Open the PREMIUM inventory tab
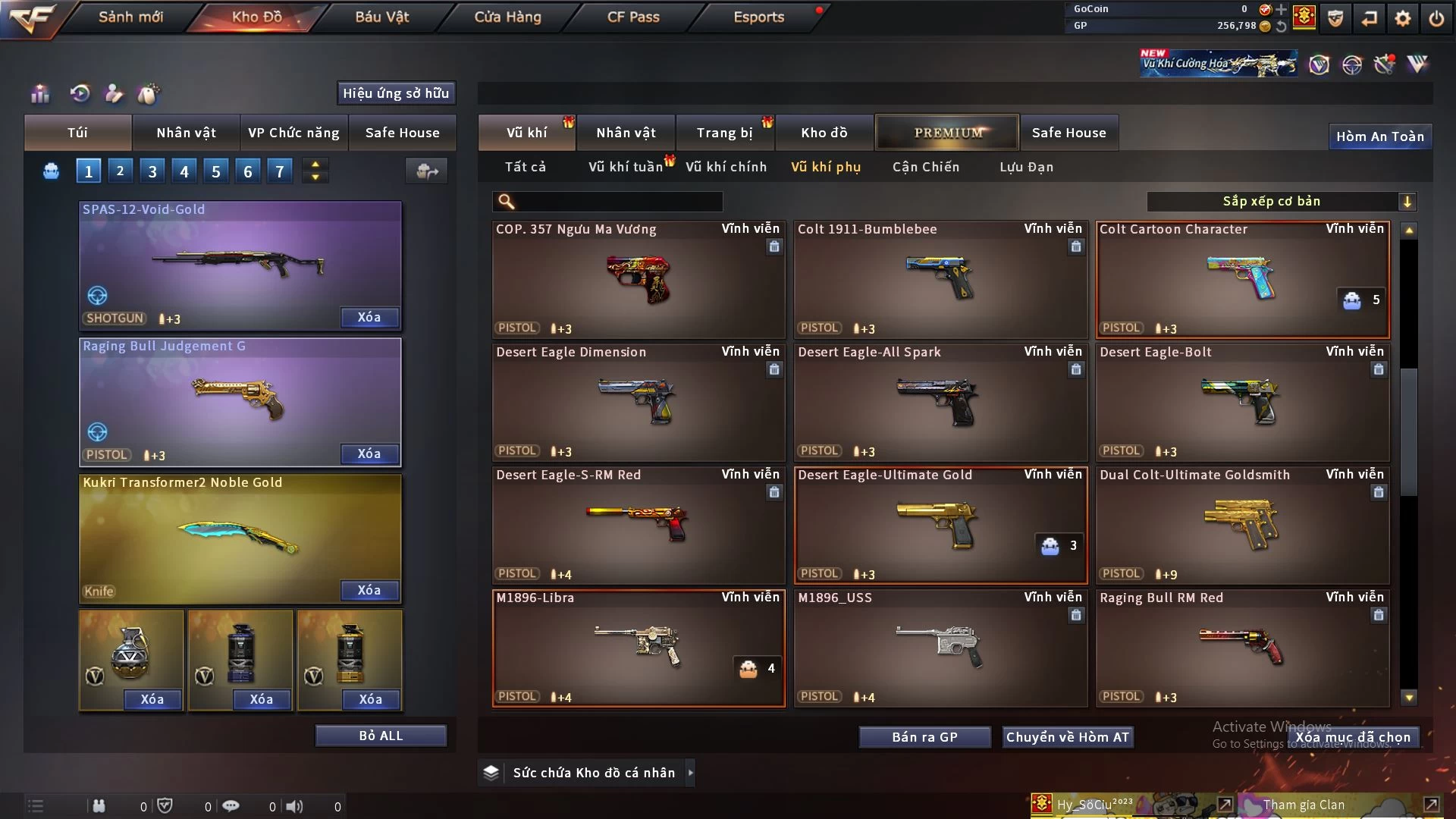The height and width of the screenshot is (819, 1456). [x=948, y=133]
